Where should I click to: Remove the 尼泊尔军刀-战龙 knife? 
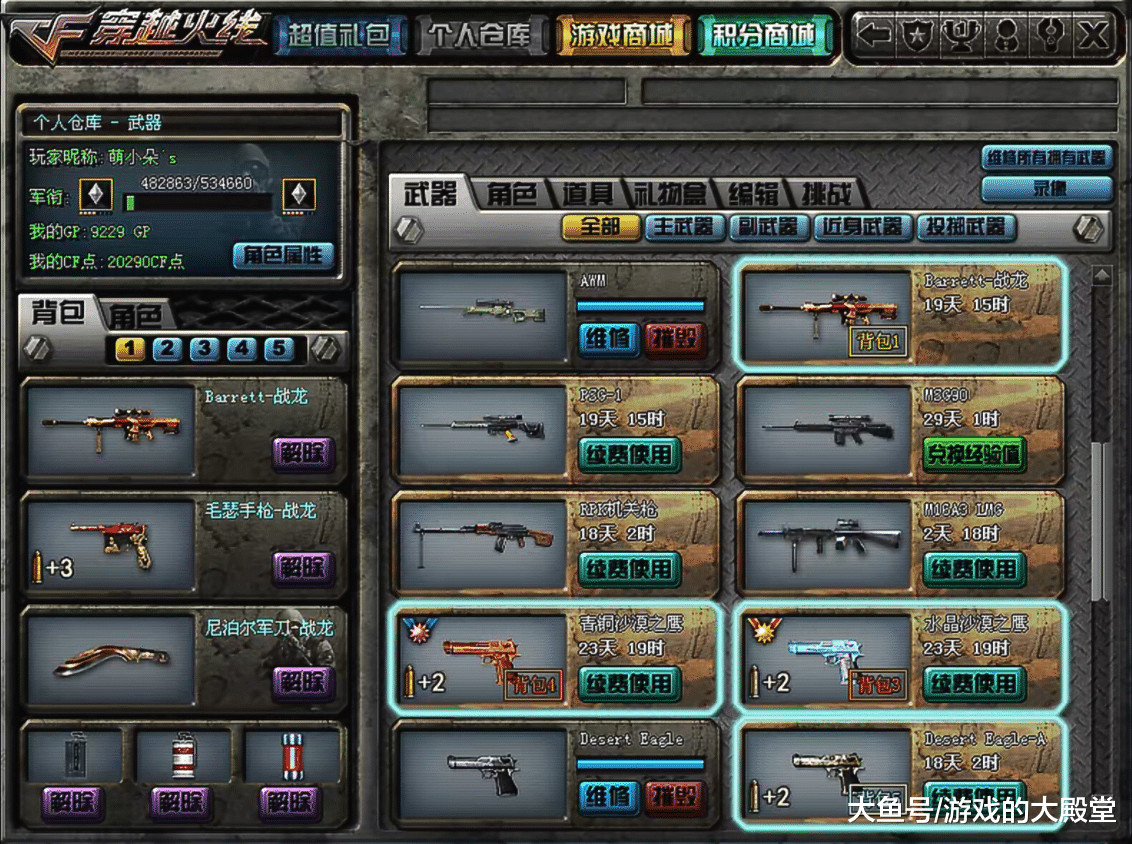[x=301, y=682]
